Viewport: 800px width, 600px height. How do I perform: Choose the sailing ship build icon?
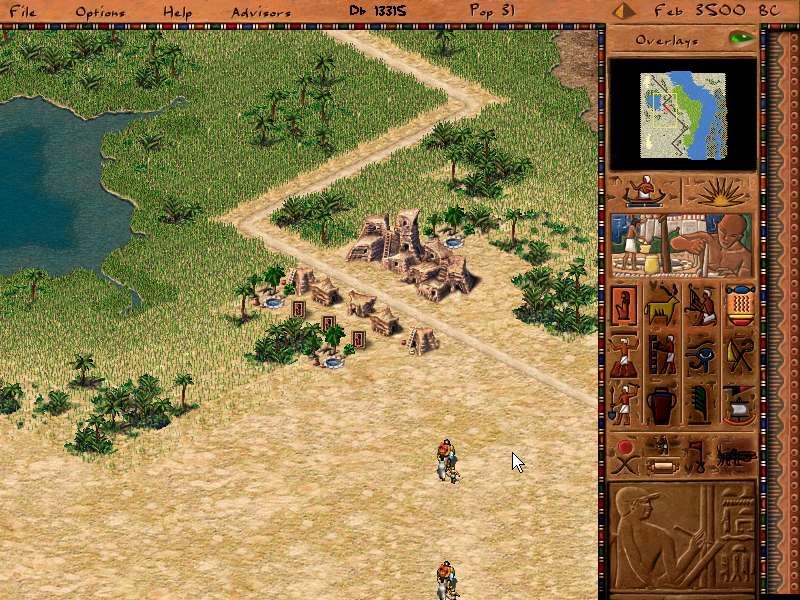[x=740, y=403]
